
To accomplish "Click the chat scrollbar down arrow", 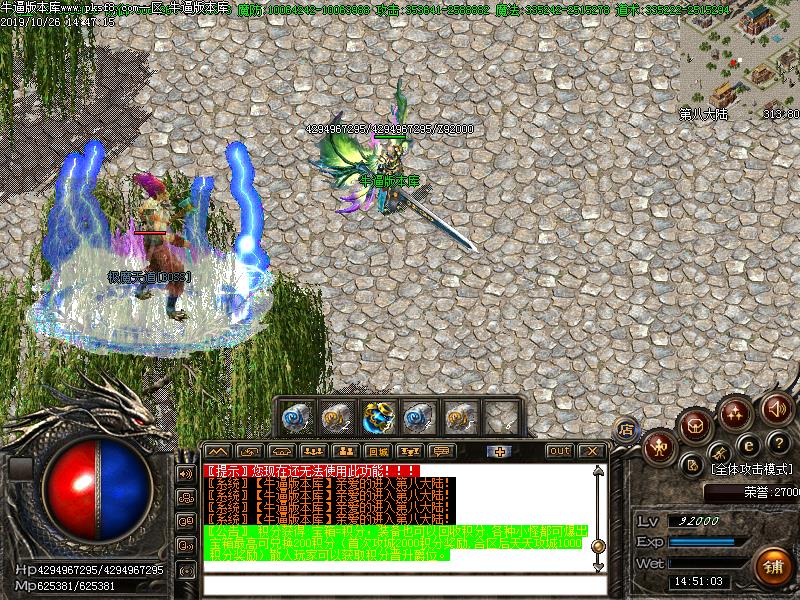I will (598, 565).
